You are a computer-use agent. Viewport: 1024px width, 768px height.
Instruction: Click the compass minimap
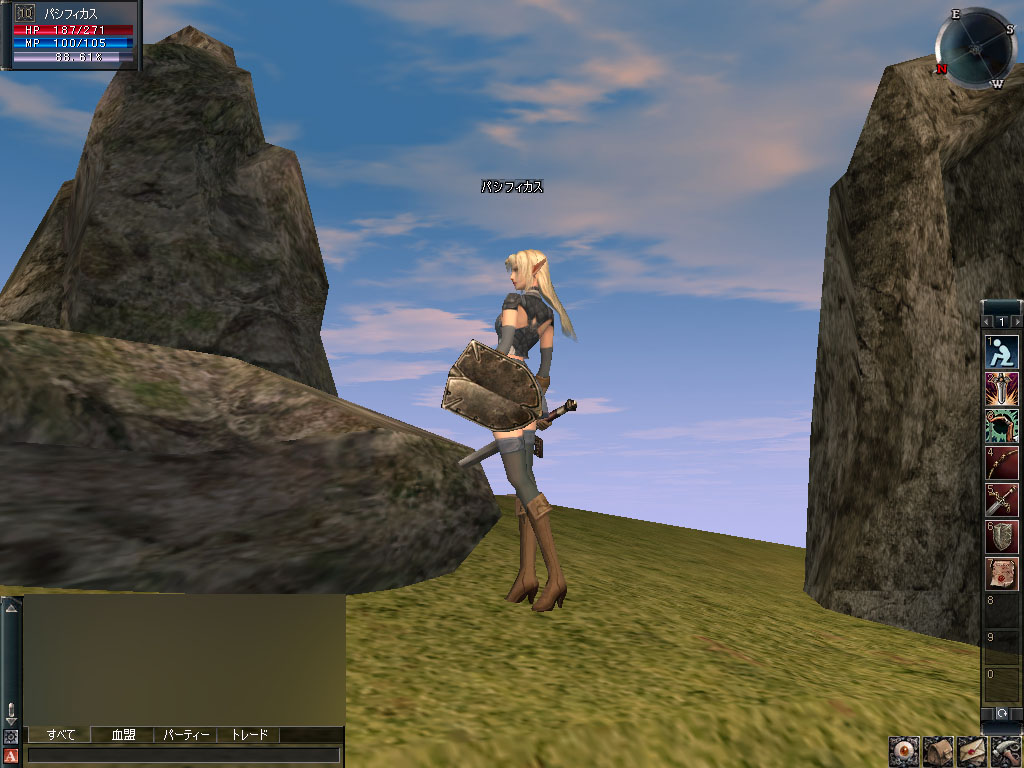974,47
